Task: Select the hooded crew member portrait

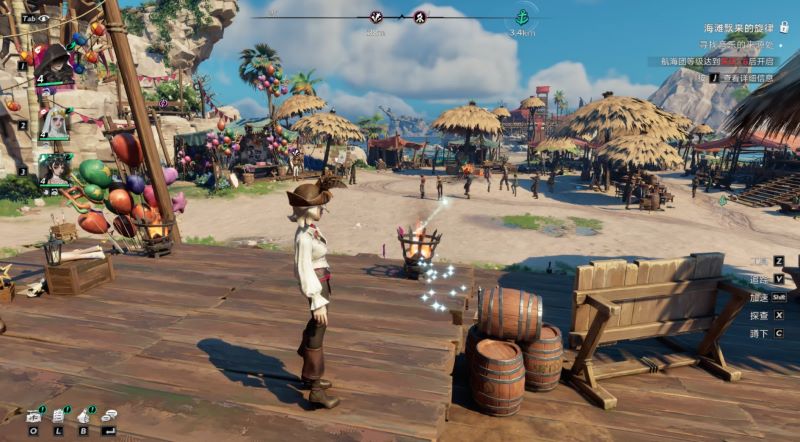Action: pyautogui.click(x=54, y=63)
